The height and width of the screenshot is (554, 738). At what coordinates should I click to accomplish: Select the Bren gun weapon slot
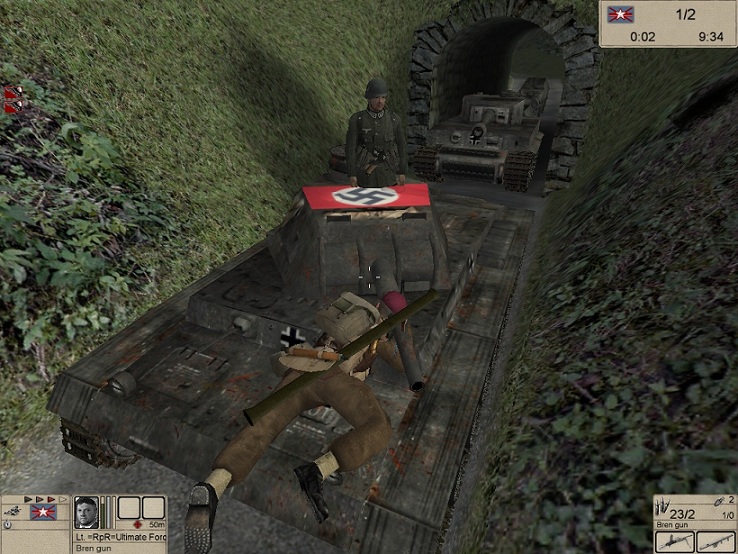tap(675, 541)
